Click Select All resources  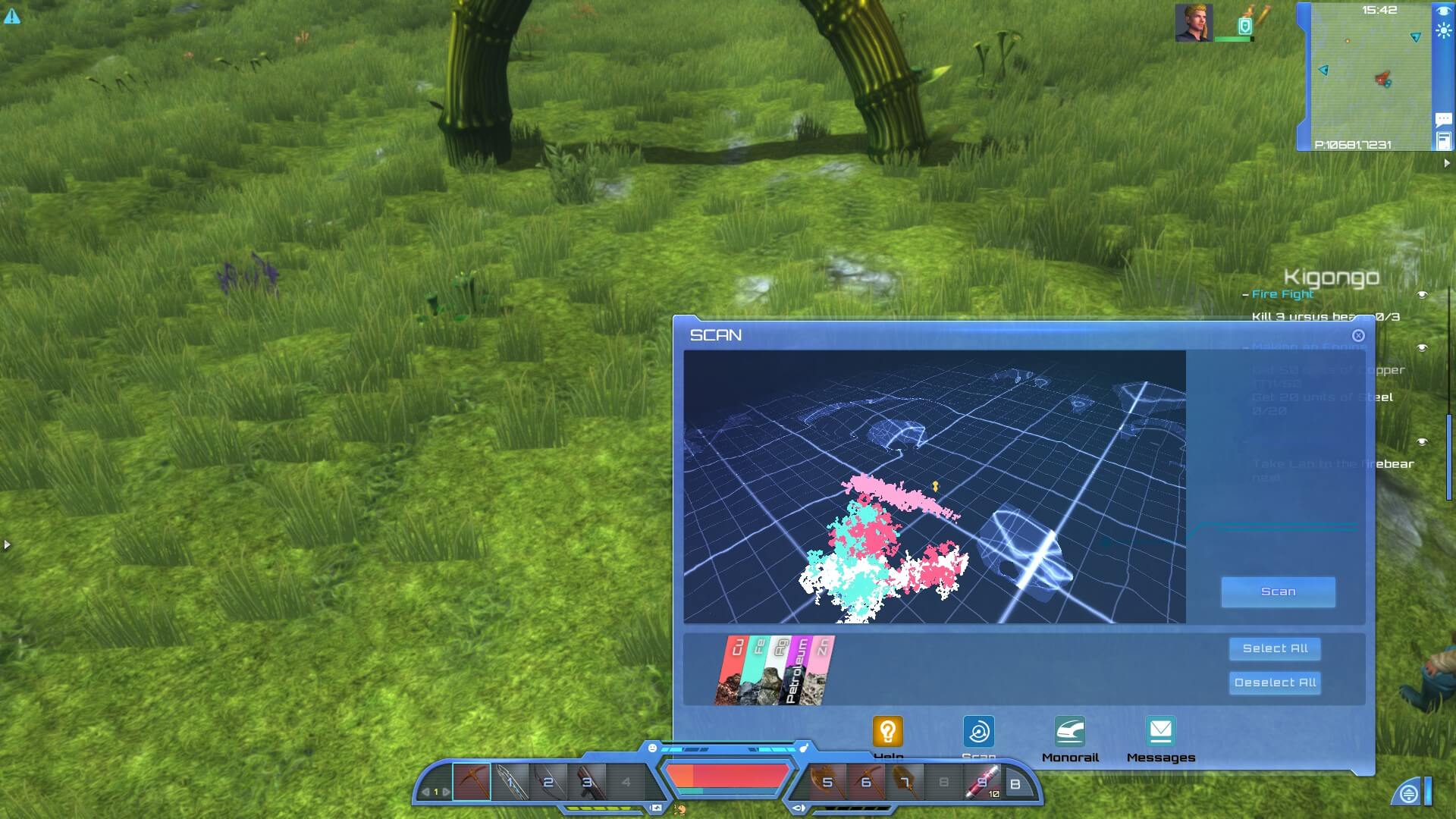(x=1275, y=648)
